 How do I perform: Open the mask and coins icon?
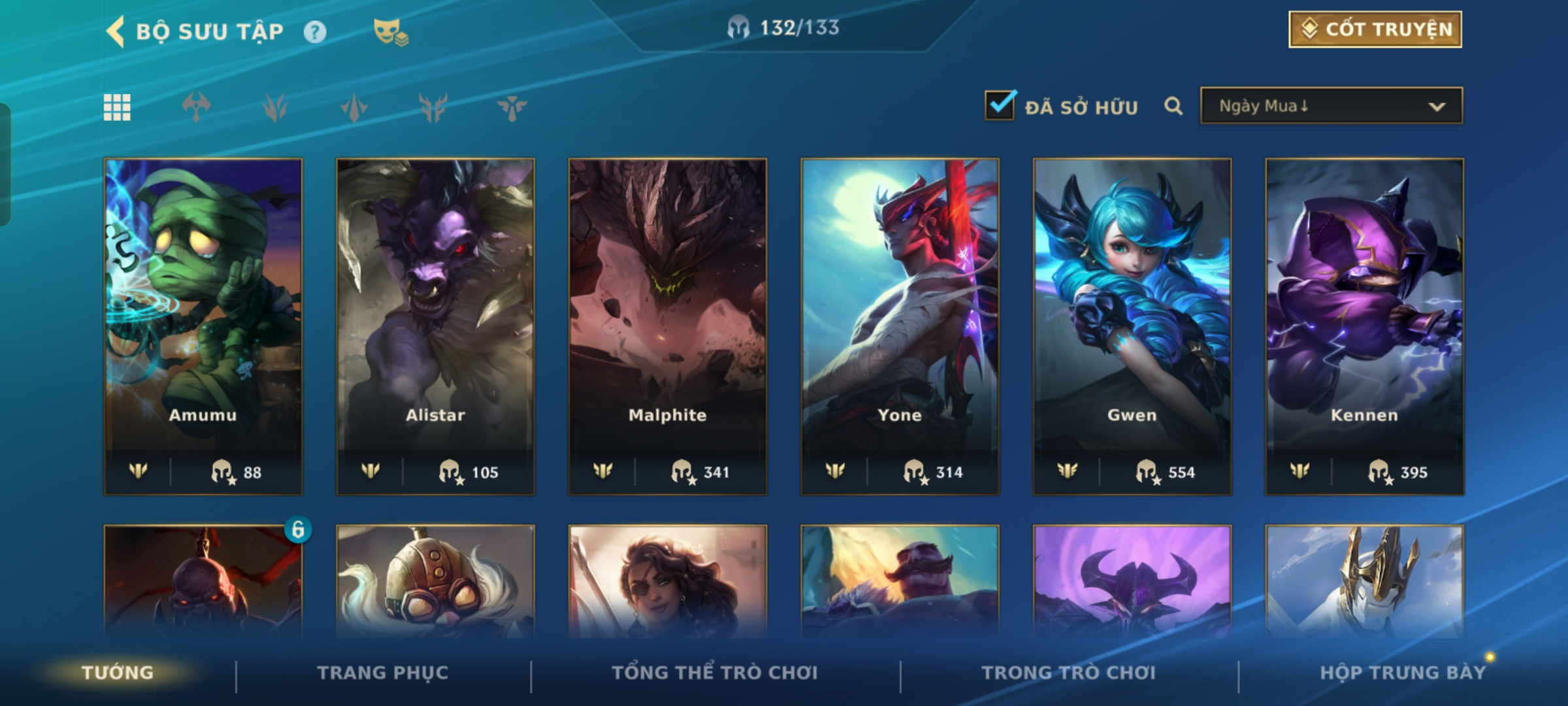390,31
